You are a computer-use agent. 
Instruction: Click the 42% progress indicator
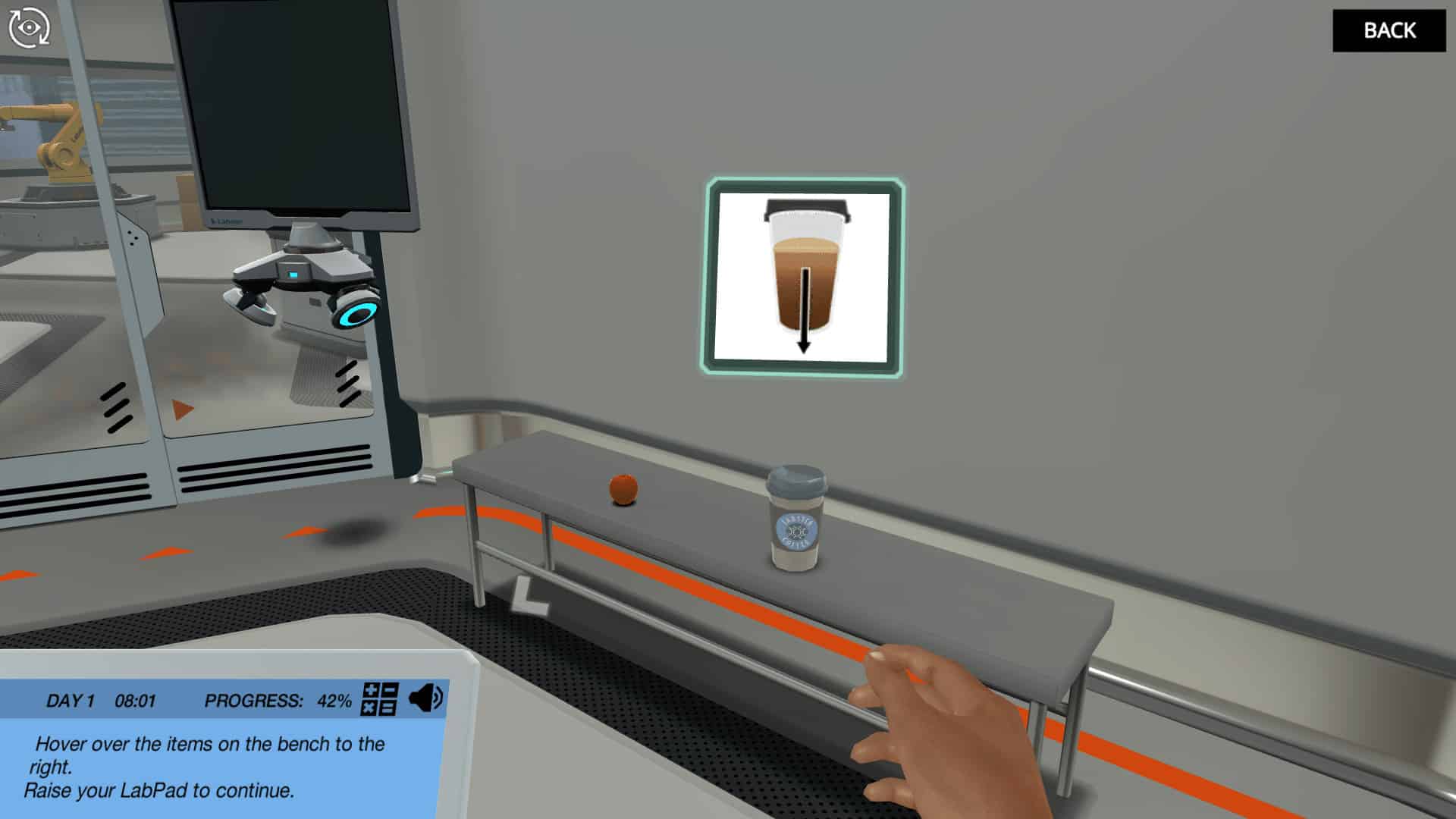click(x=334, y=700)
